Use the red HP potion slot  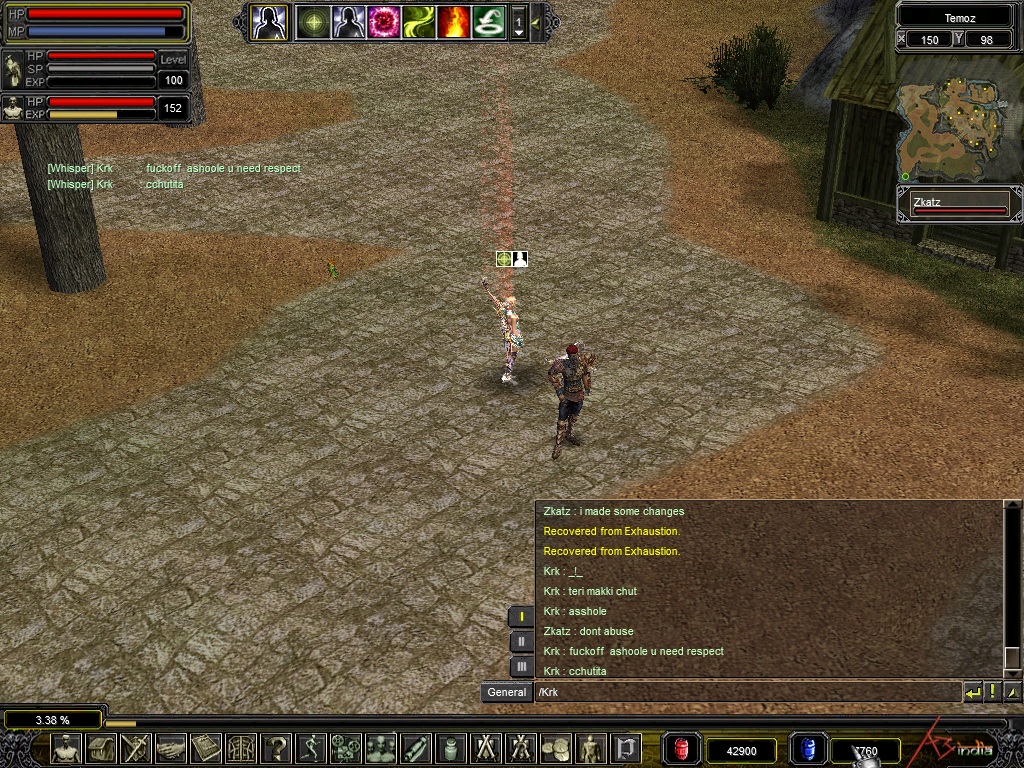click(683, 749)
